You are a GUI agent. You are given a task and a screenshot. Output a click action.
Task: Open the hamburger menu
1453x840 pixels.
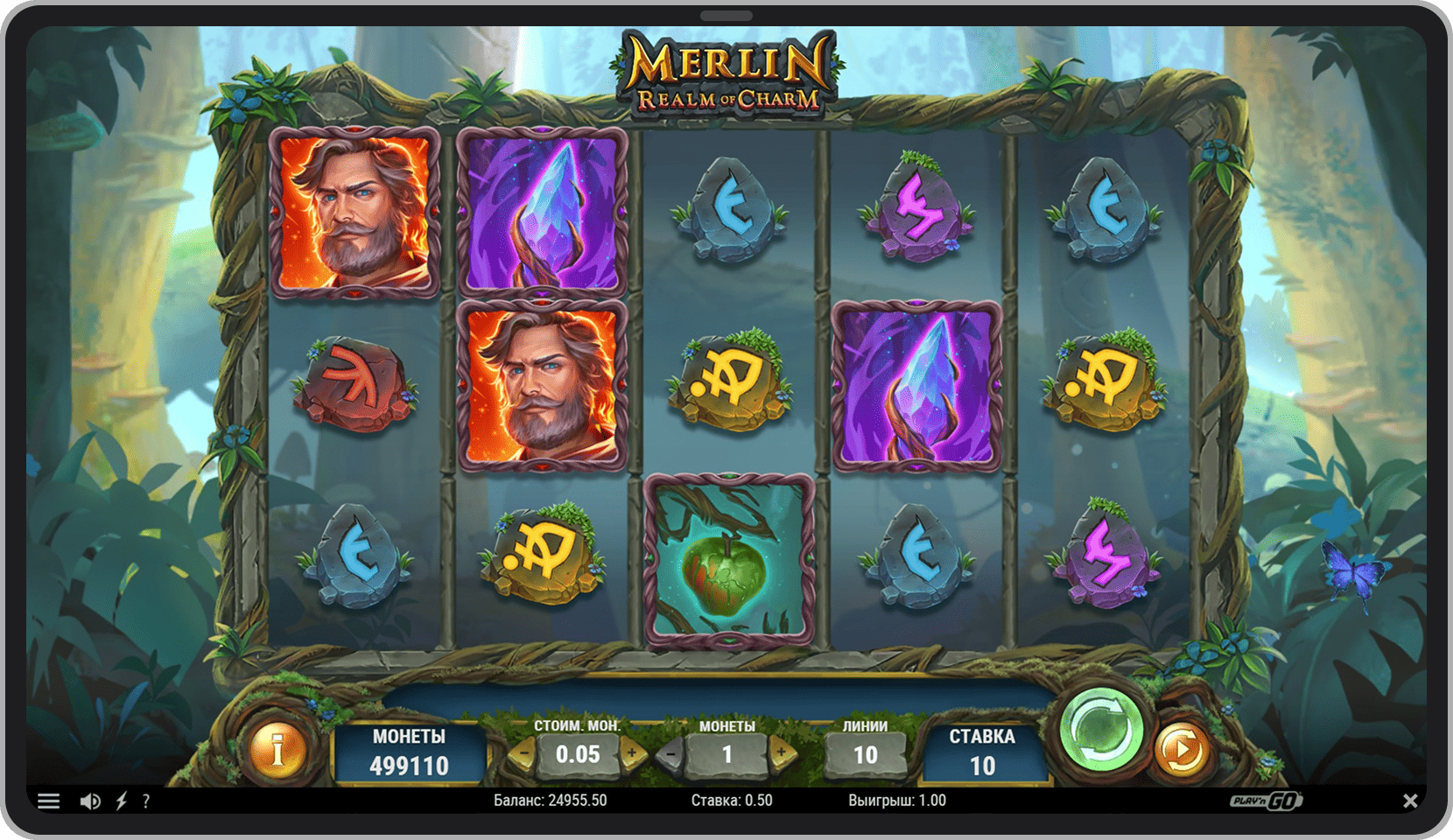click(x=49, y=801)
